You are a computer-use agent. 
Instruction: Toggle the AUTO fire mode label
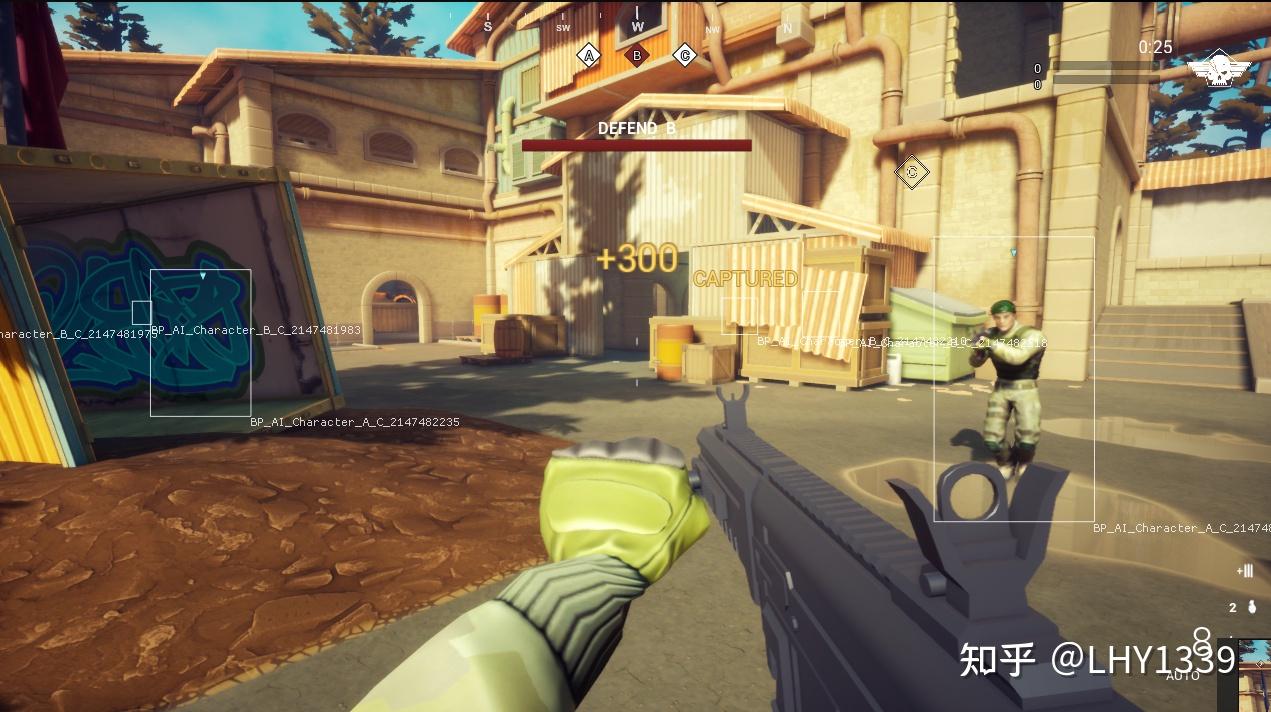pos(1183,676)
